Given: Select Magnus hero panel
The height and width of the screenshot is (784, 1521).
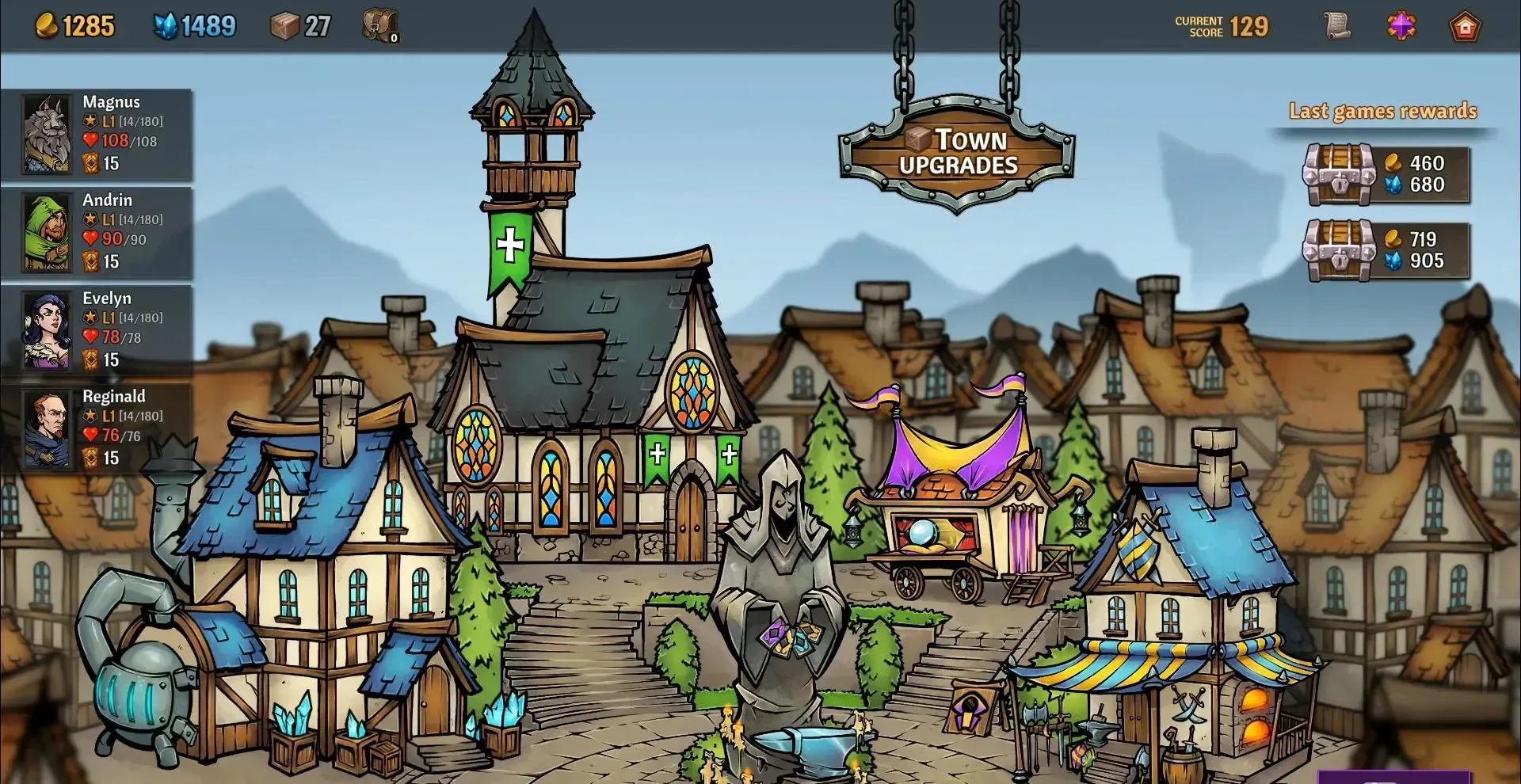Looking at the screenshot, I should pos(97,133).
